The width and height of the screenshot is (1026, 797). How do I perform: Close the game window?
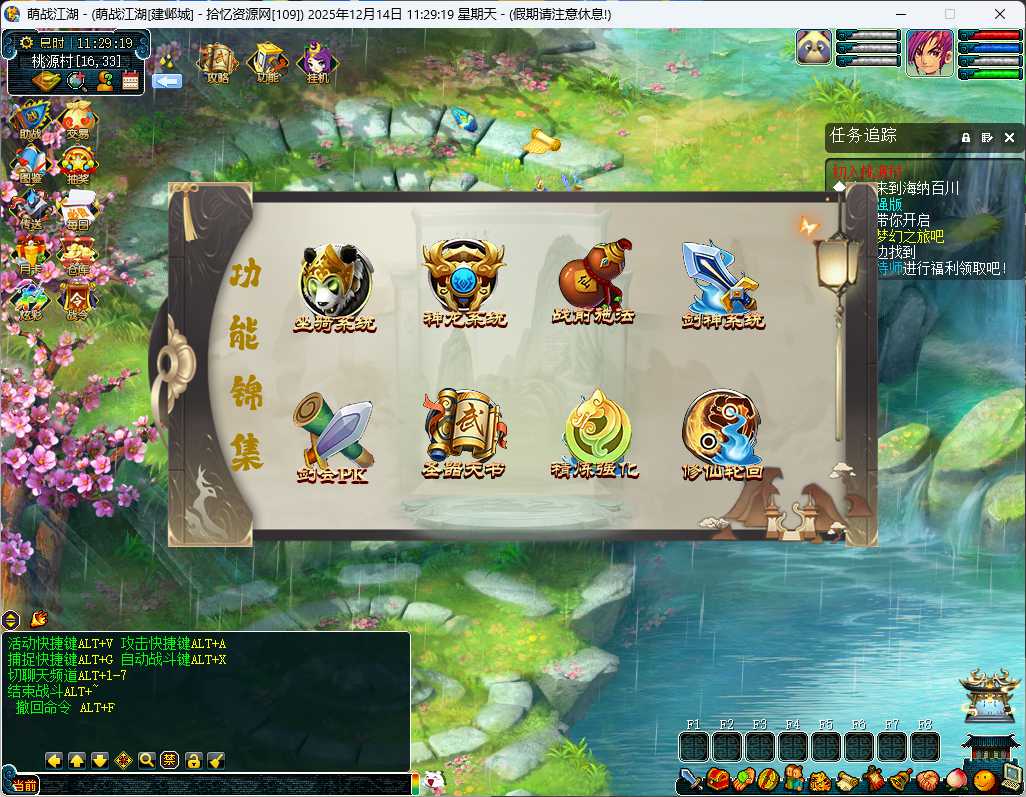(1000, 14)
